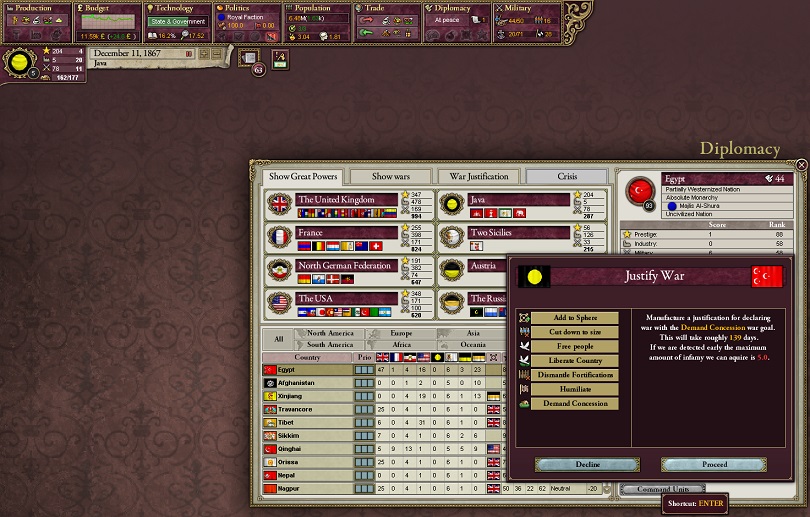Switch to Show wars tab

coord(392,176)
